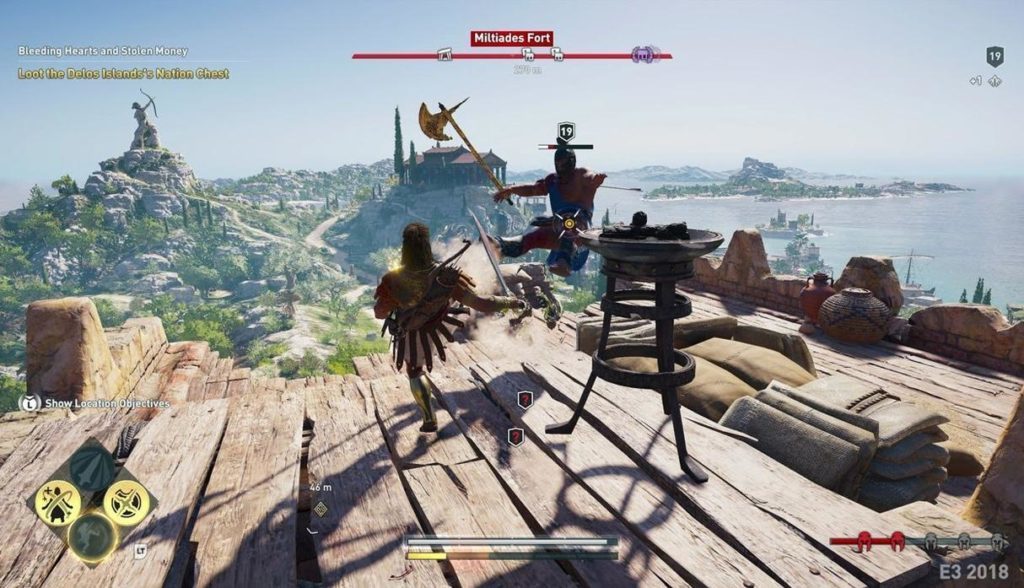
Task: Click the Miltiades Fort location label
Action: [x=512, y=39]
